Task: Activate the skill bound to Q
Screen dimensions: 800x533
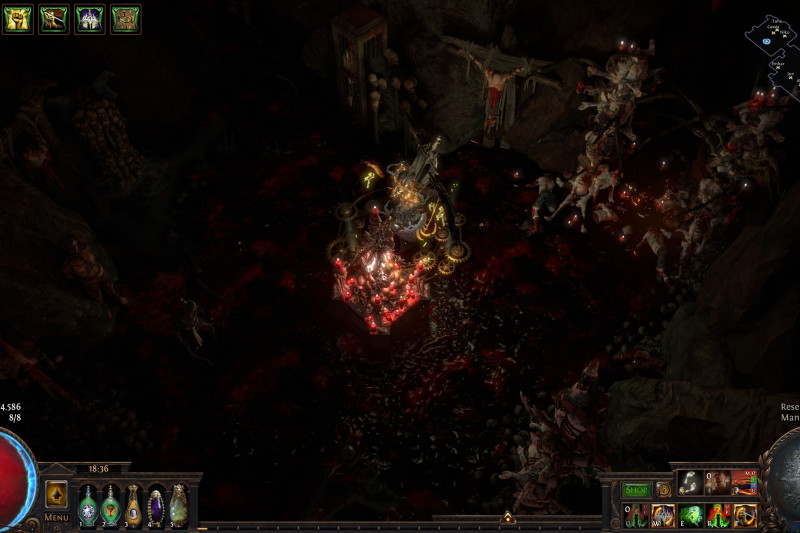Action: coord(637,515)
